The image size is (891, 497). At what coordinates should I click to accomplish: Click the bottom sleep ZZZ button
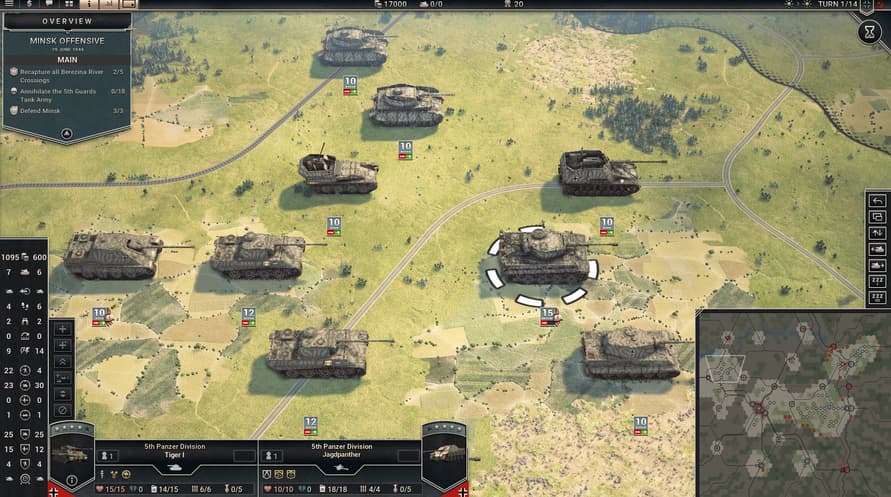(877, 297)
